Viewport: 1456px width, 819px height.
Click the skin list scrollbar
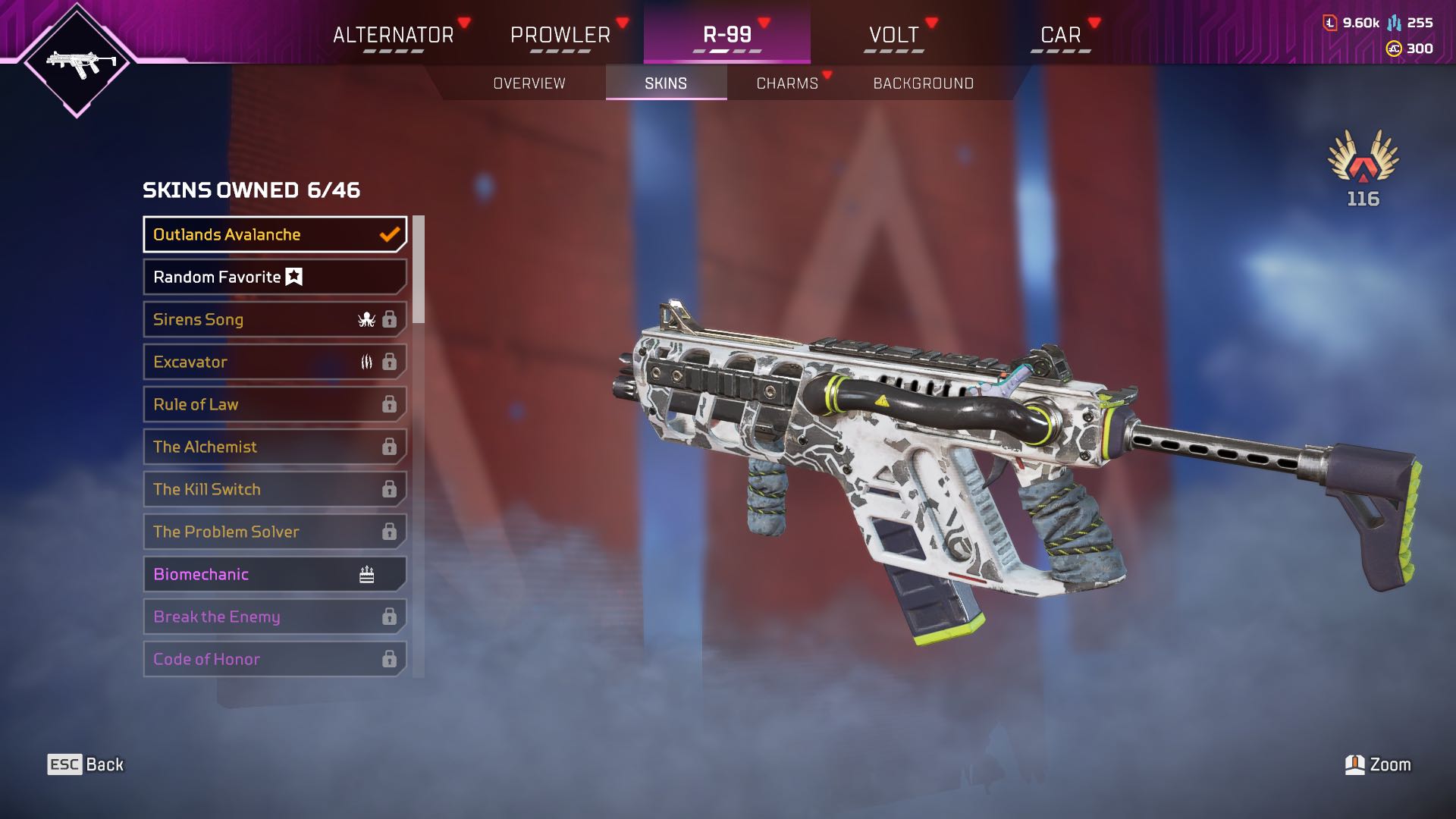coord(419,270)
